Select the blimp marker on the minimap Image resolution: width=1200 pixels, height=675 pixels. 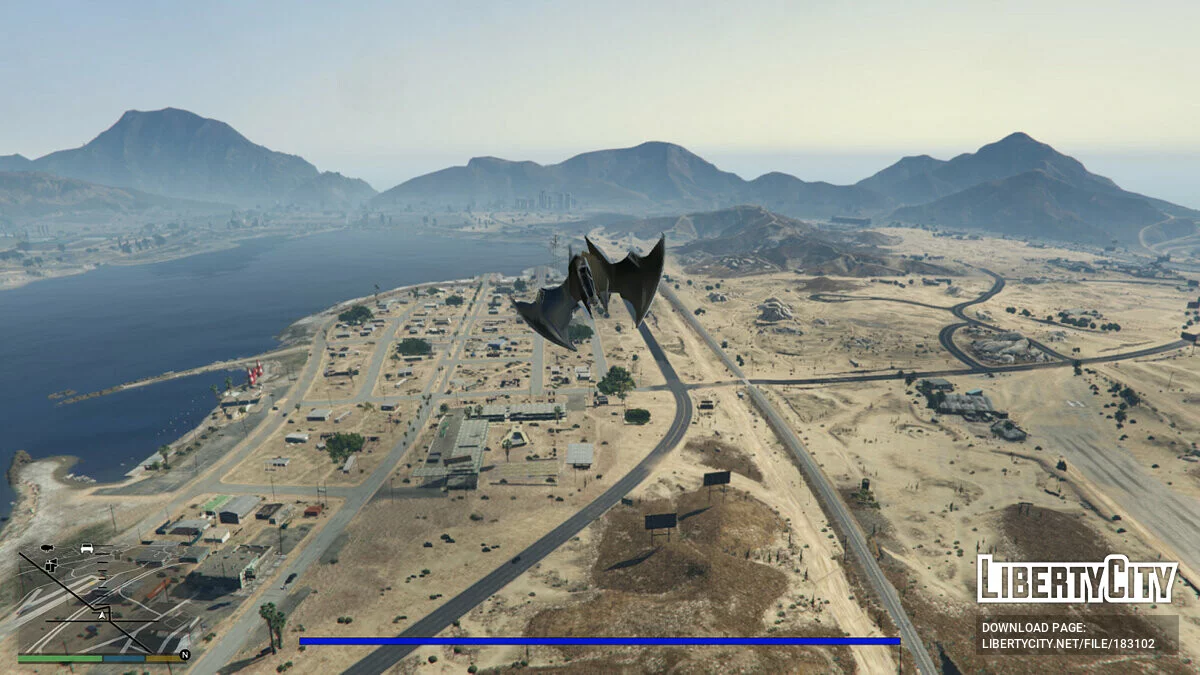click(x=48, y=549)
